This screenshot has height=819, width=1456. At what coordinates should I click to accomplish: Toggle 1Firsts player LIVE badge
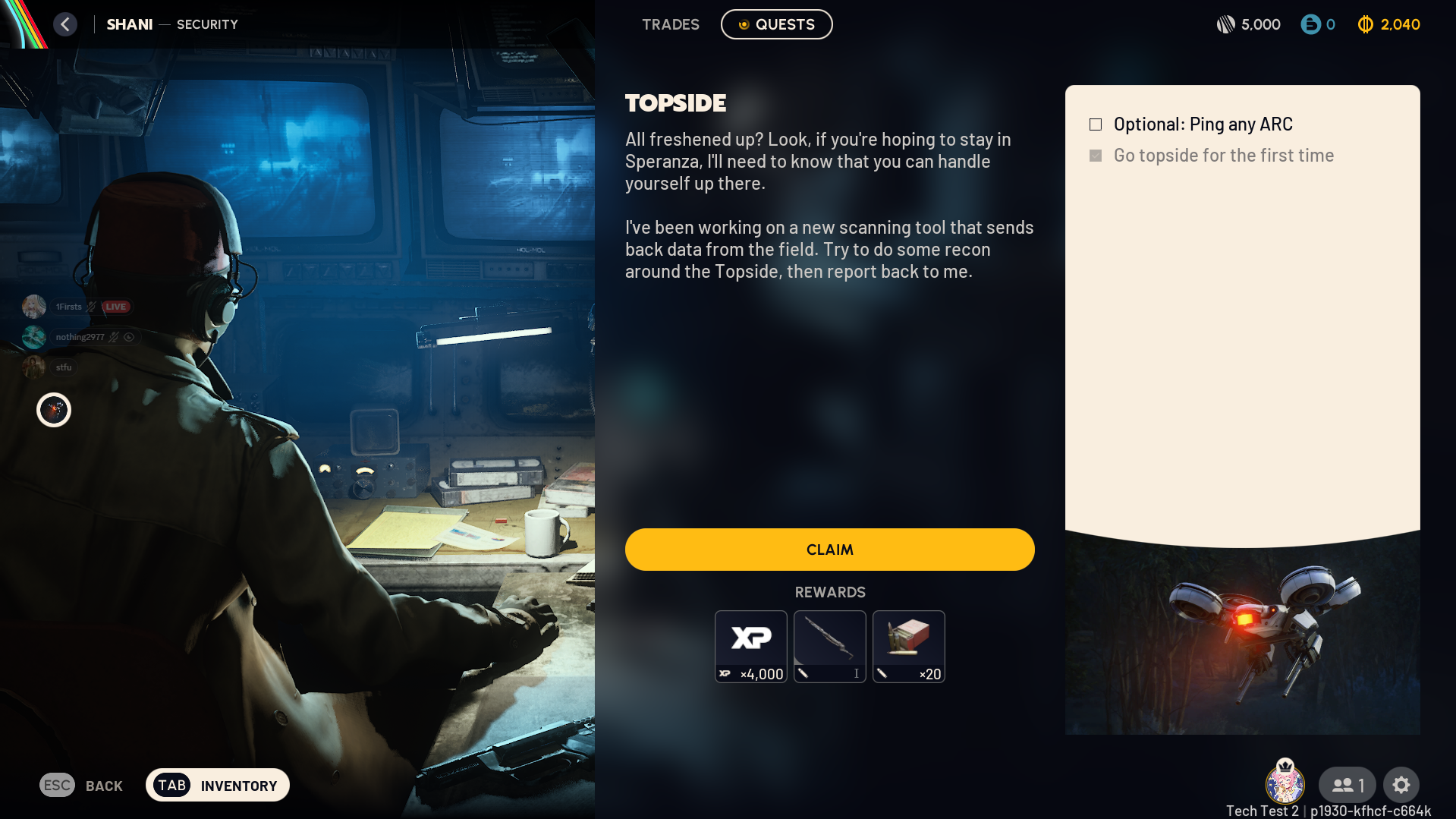pos(115,307)
